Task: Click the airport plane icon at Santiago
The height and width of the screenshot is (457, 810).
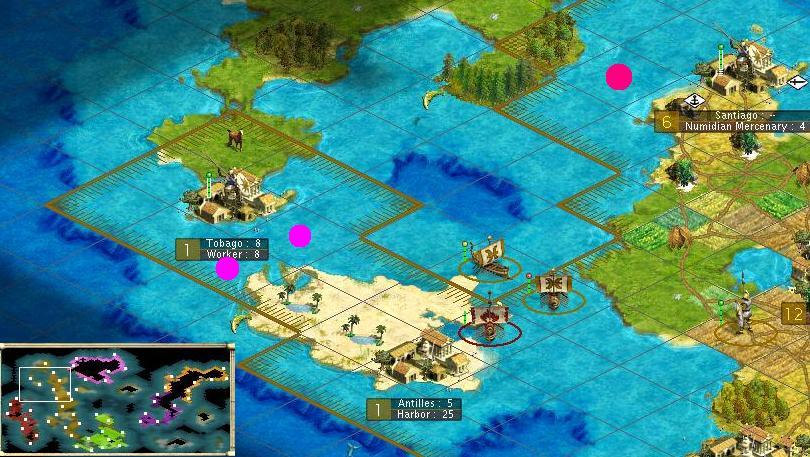Action: pos(796,82)
